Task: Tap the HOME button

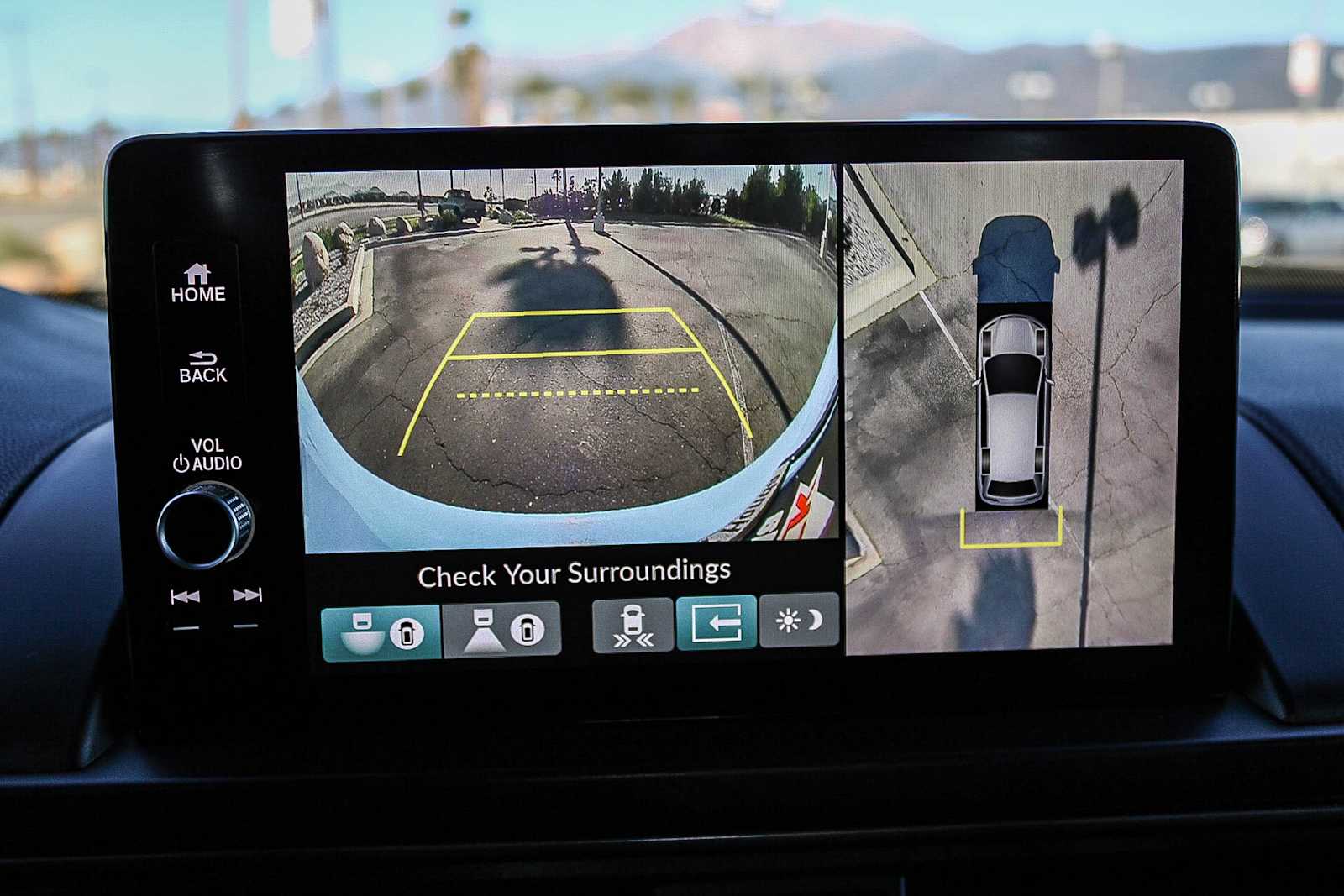Action: (198, 284)
